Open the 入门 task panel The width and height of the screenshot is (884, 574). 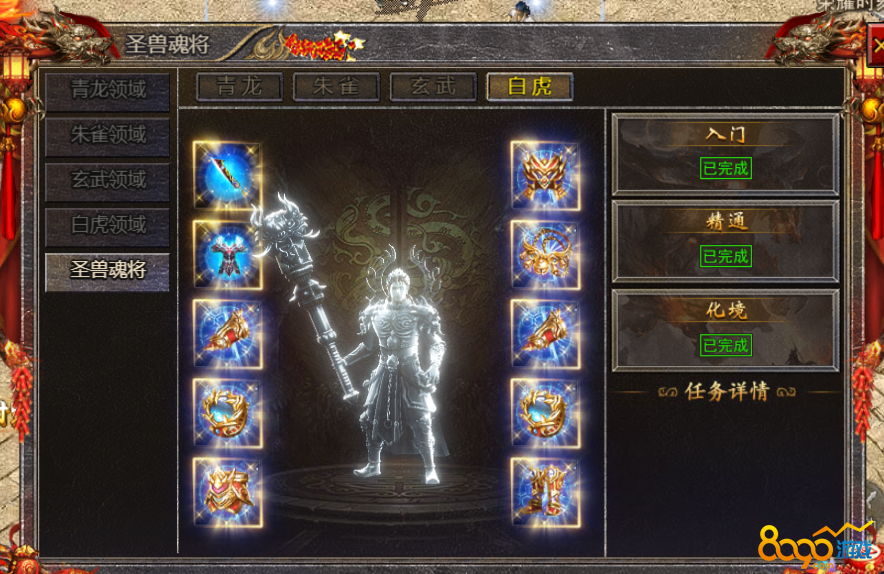(x=725, y=153)
